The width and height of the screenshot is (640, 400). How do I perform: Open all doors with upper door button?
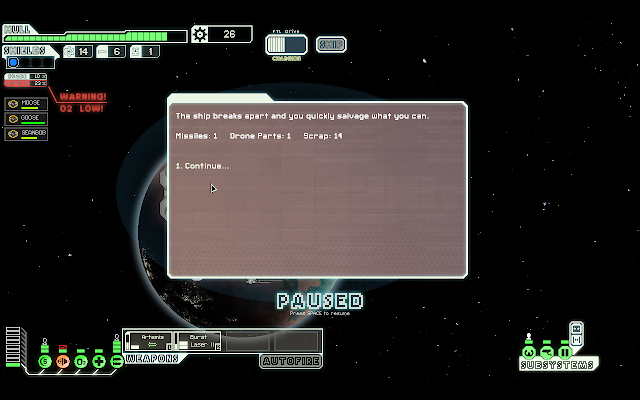coord(576,327)
